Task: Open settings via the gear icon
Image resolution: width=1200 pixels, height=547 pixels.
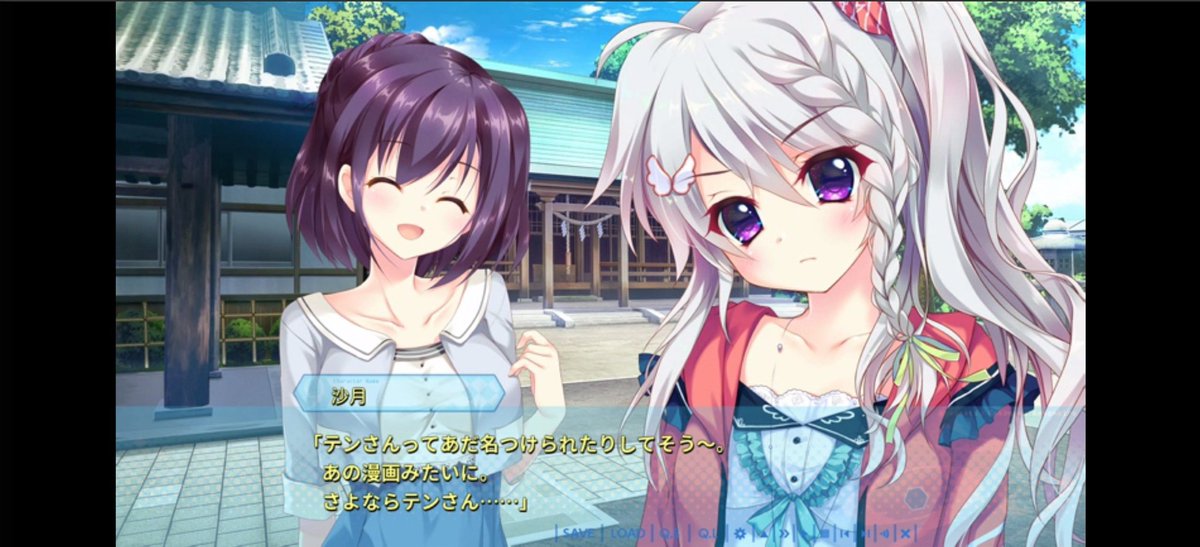Action: (x=740, y=534)
